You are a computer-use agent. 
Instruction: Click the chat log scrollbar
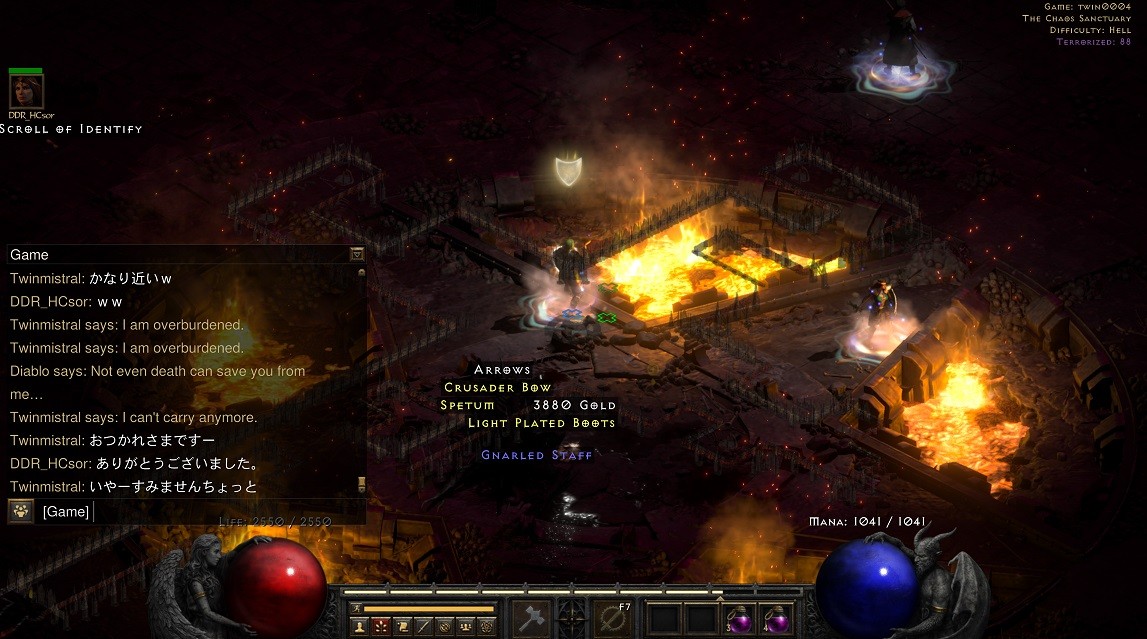[x=361, y=380]
